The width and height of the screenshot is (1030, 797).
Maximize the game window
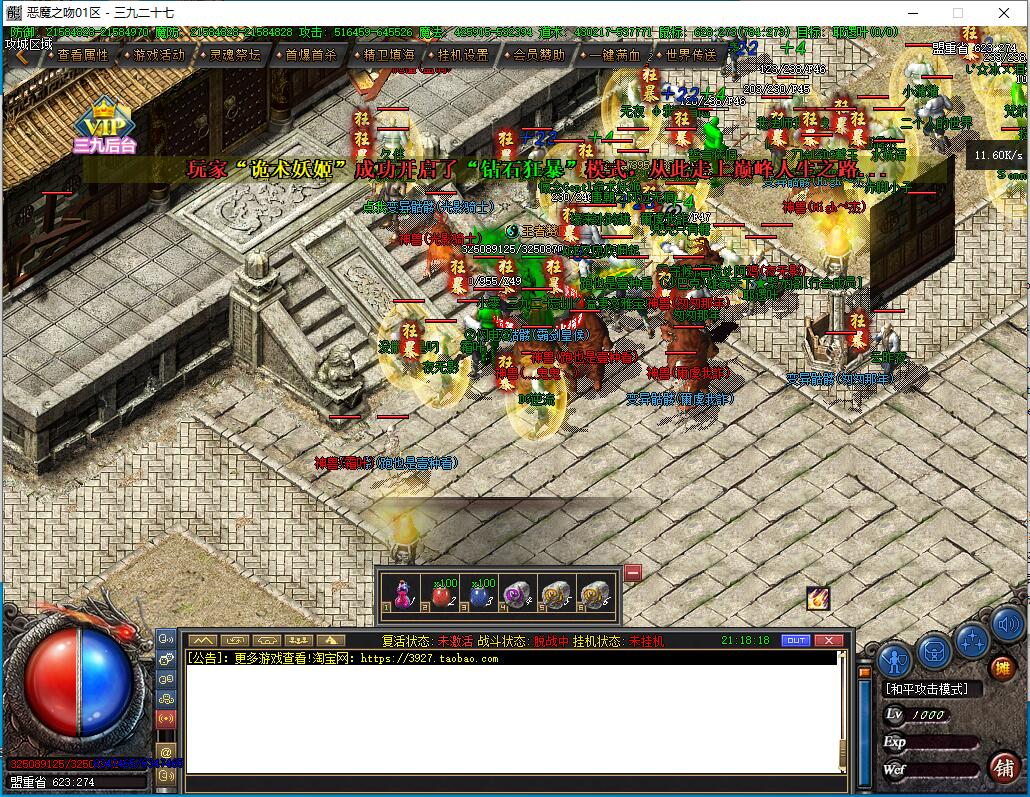pyautogui.click(x=957, y=13)
